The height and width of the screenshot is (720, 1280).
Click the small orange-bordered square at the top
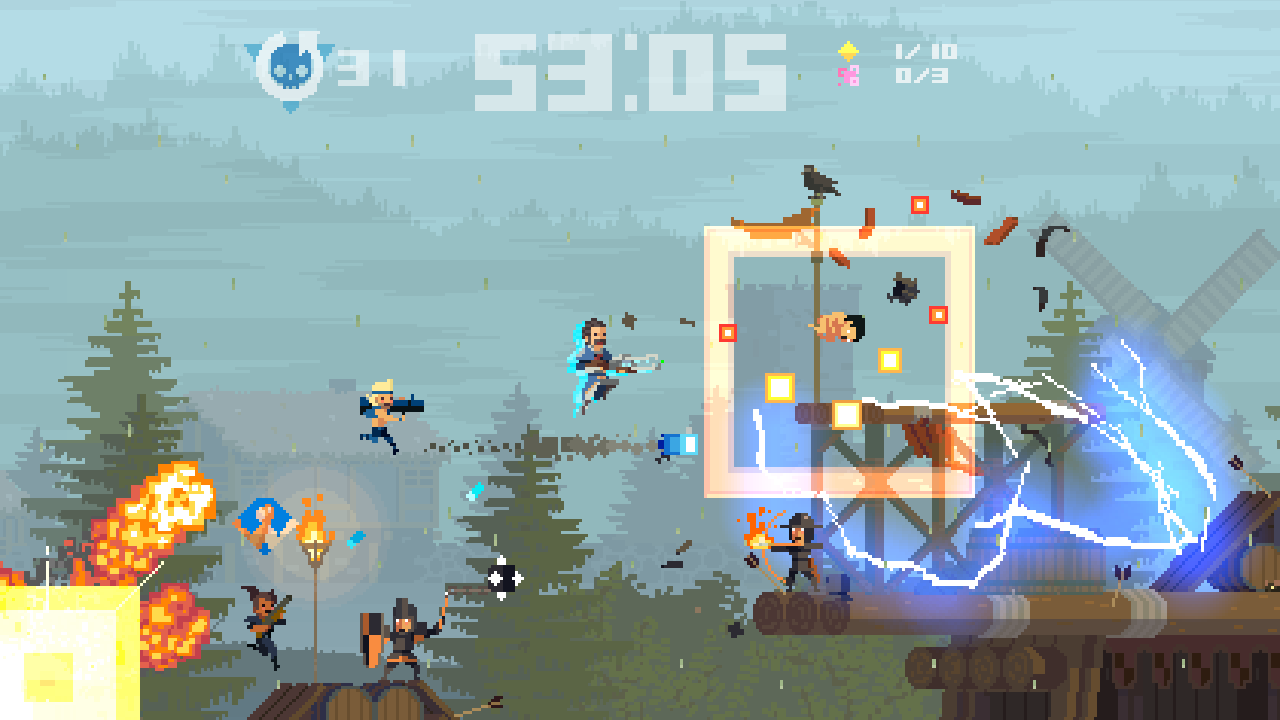919,206
